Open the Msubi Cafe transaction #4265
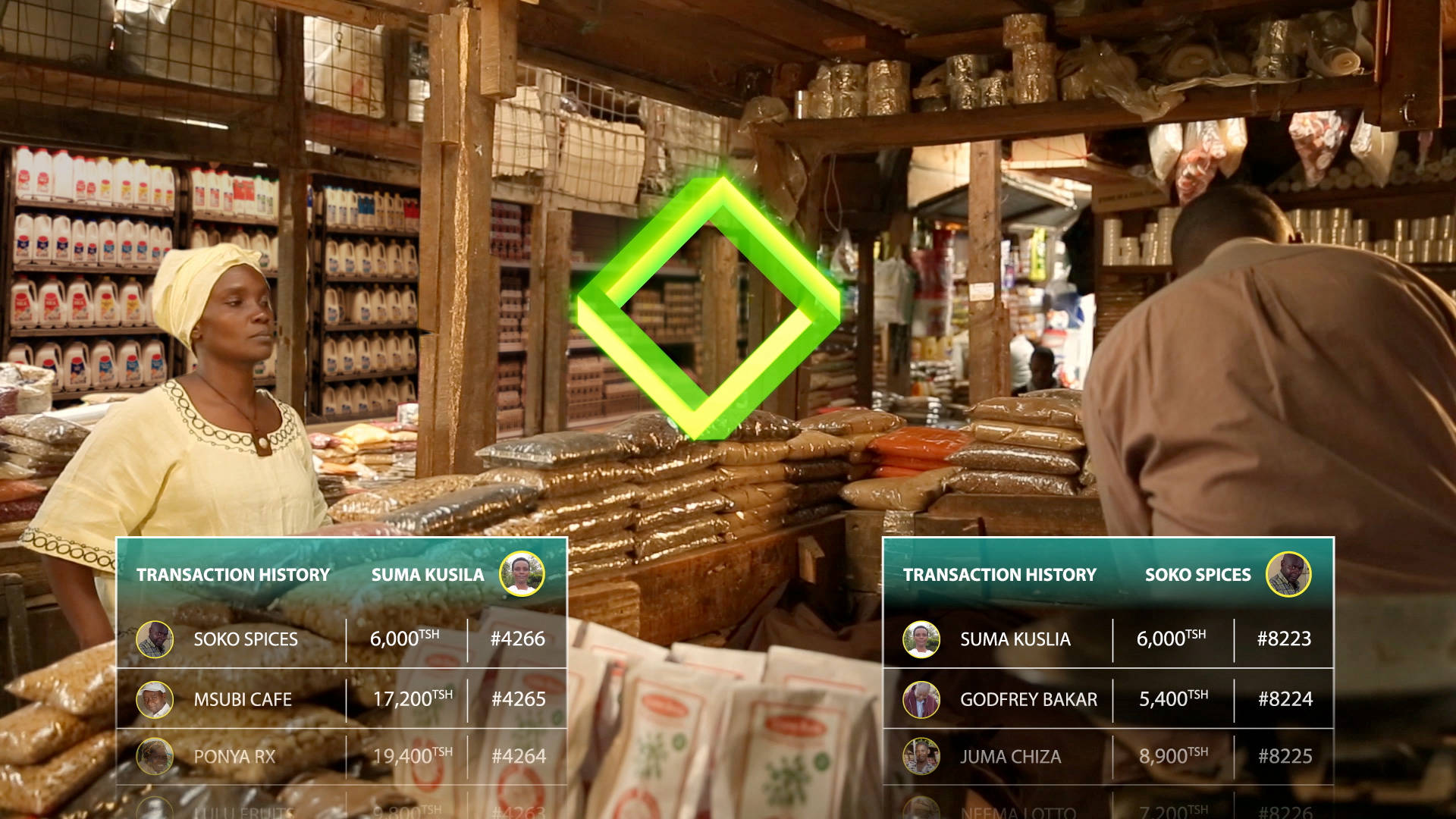This screenshot has height=819, width=1456. point(341,698)
